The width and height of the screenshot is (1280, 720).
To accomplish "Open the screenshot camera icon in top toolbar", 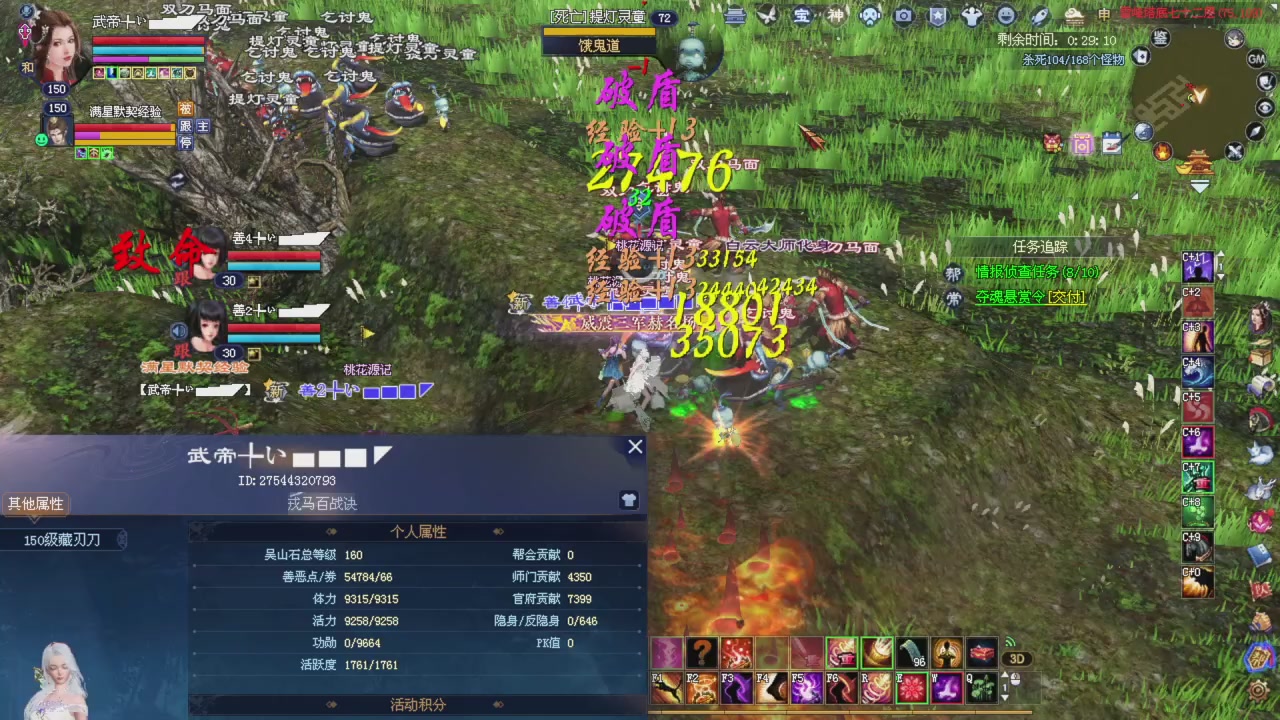I will pos(903,15).
